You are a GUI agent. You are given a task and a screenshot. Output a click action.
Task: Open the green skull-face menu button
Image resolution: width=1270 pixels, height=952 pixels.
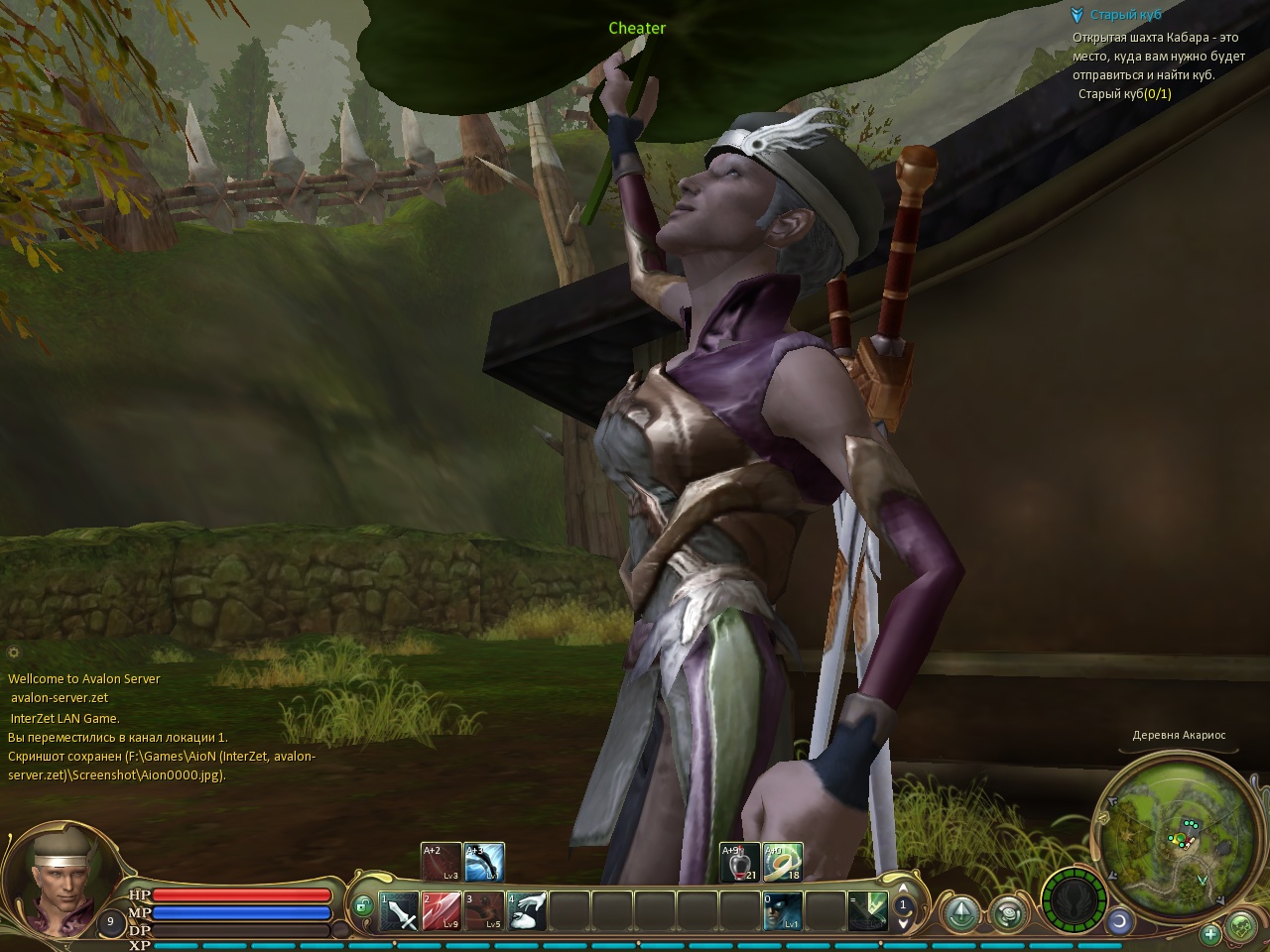click(x=1241, y=928)
